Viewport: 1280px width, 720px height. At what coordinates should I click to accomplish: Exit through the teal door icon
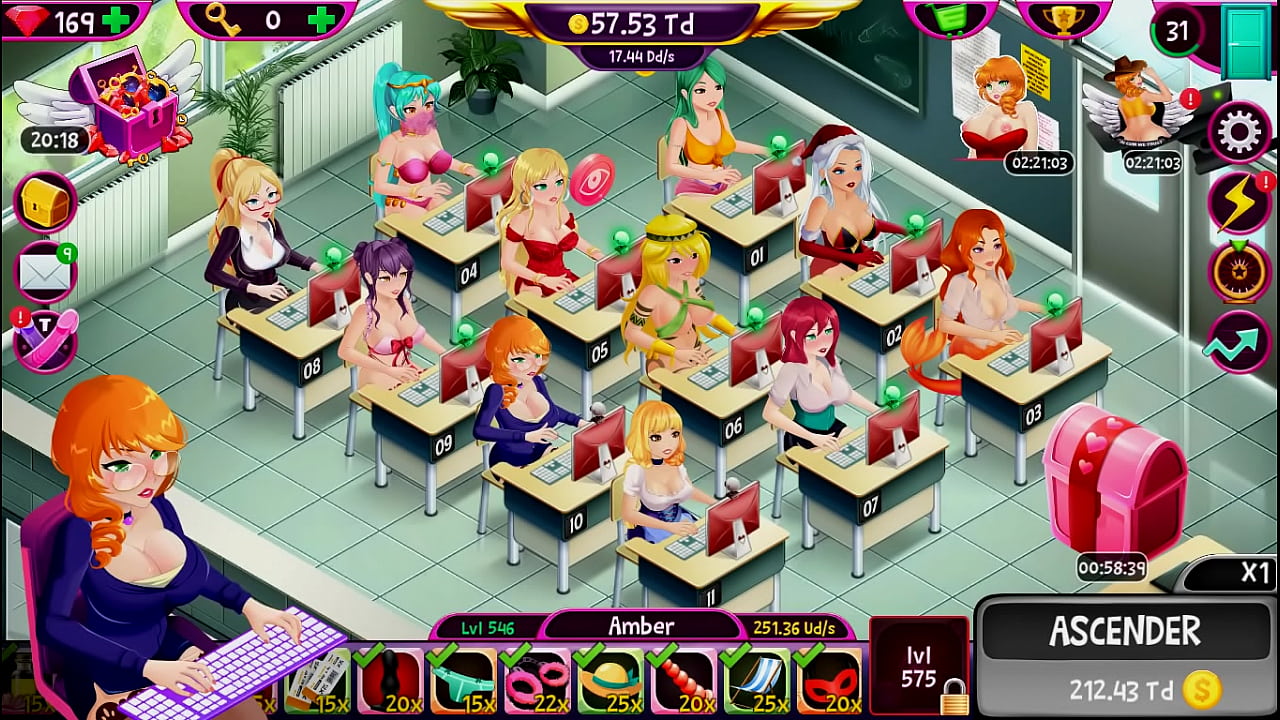click(1246, 40)
